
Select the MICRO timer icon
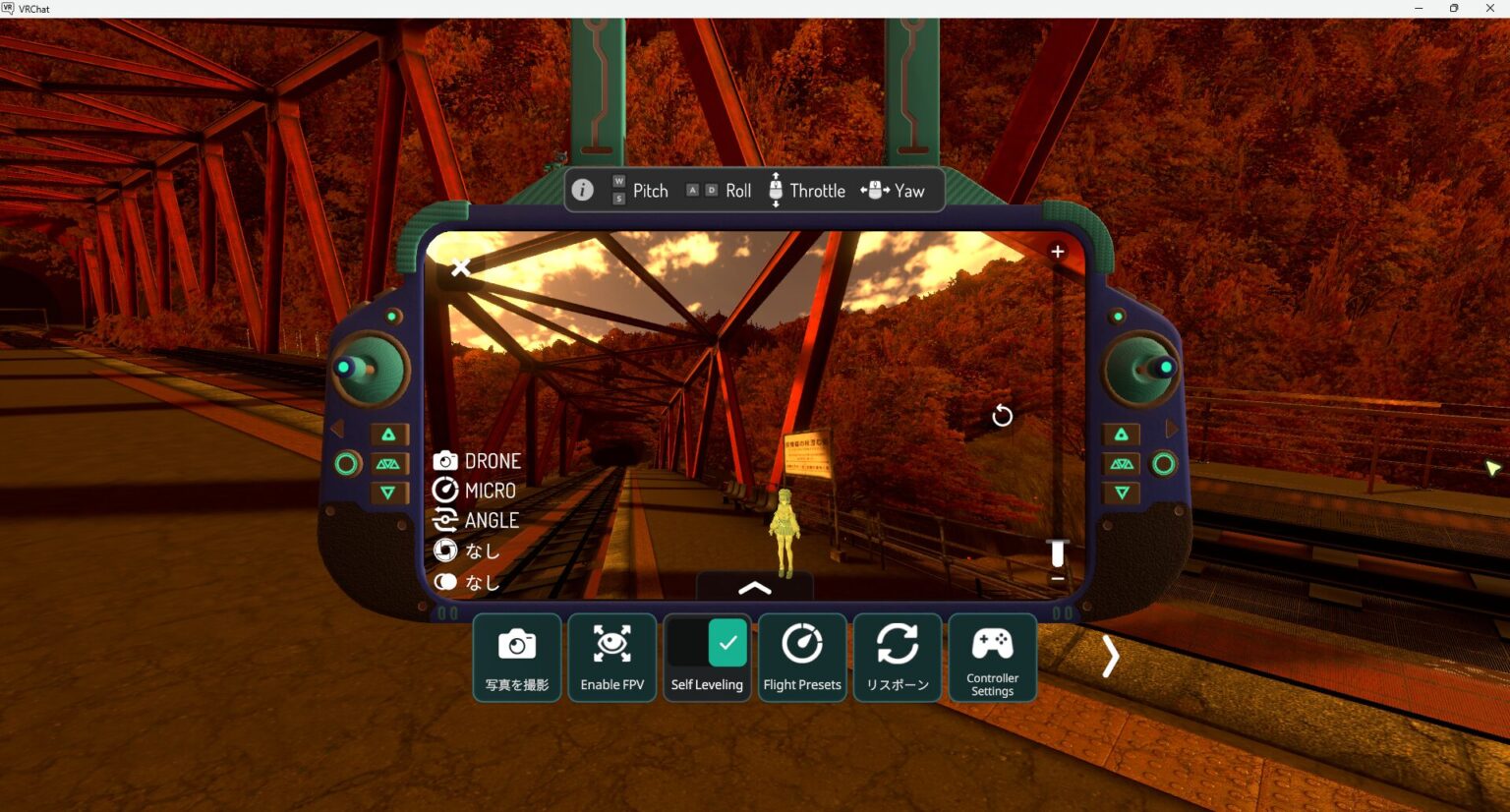[447, 490]
